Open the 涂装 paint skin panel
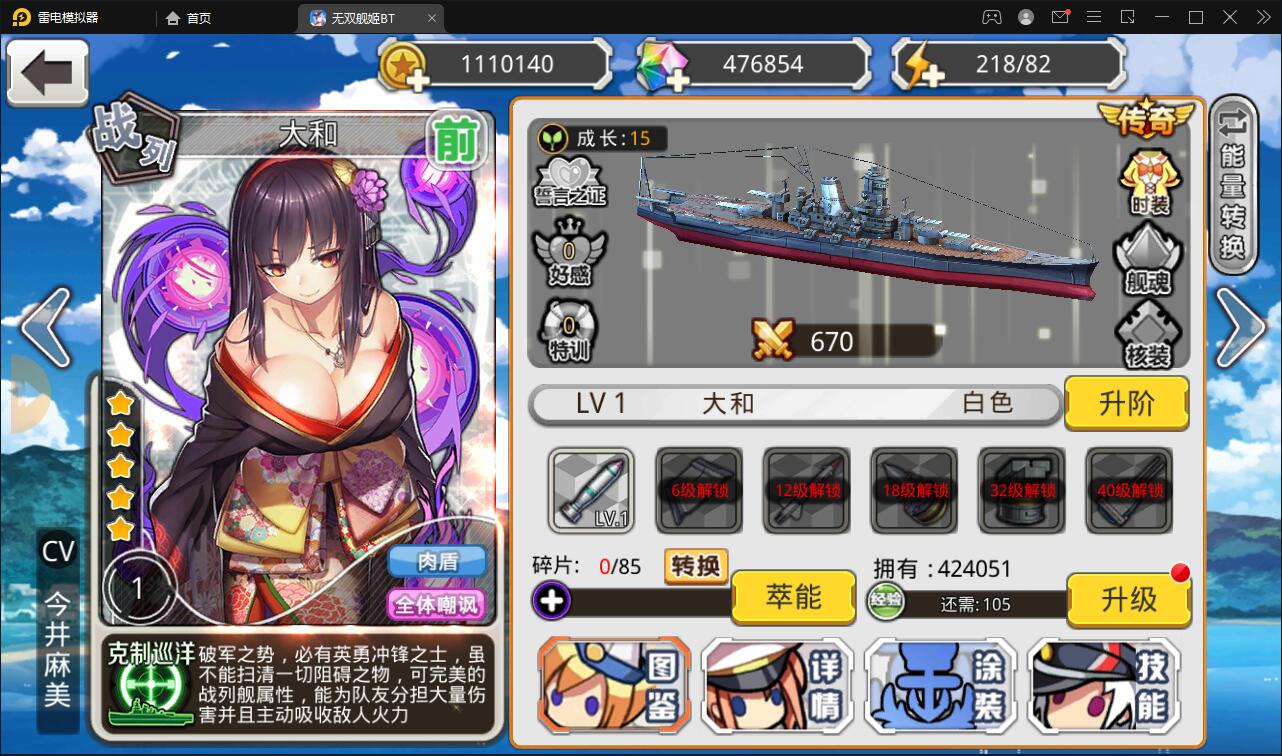 click(x=941, y=686)
